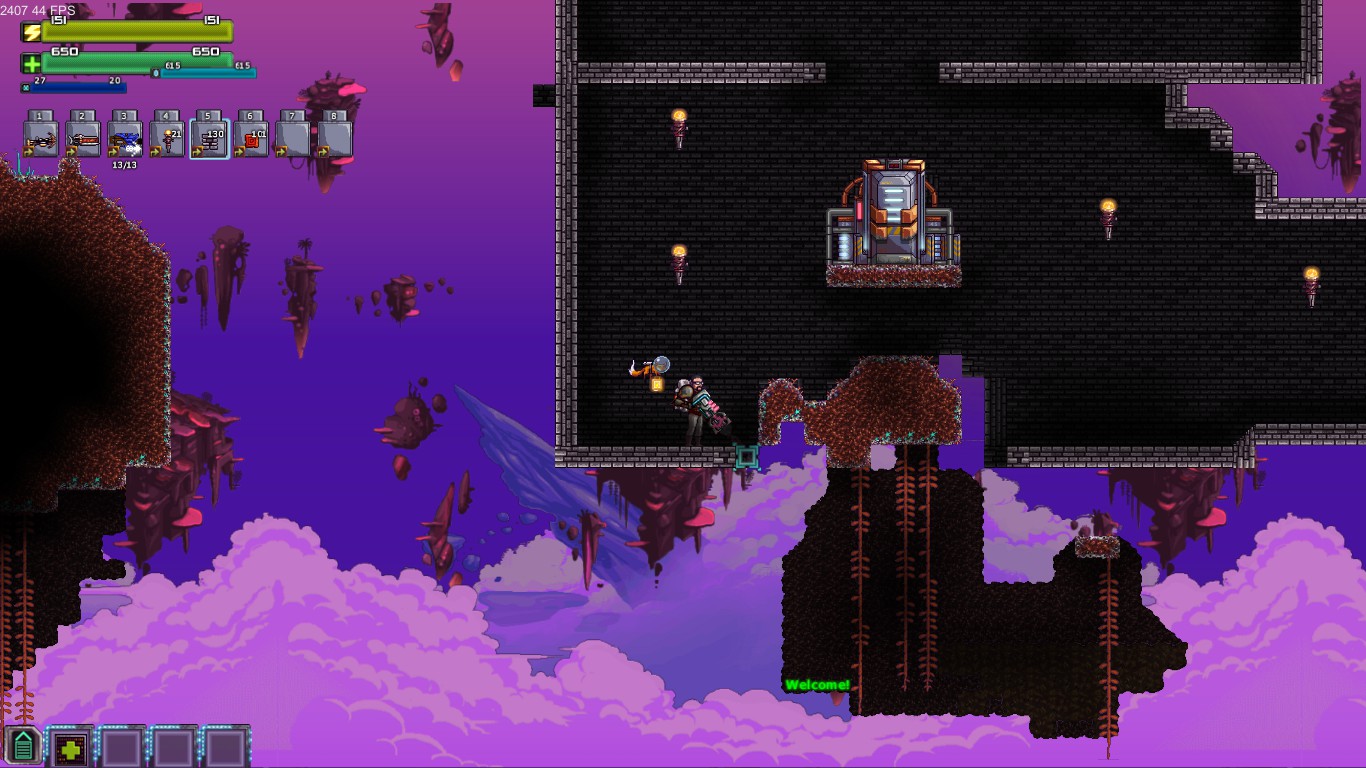Pick the red block item in slot 6
This screenshot has height=768, width=1366.
coord(251,139)
